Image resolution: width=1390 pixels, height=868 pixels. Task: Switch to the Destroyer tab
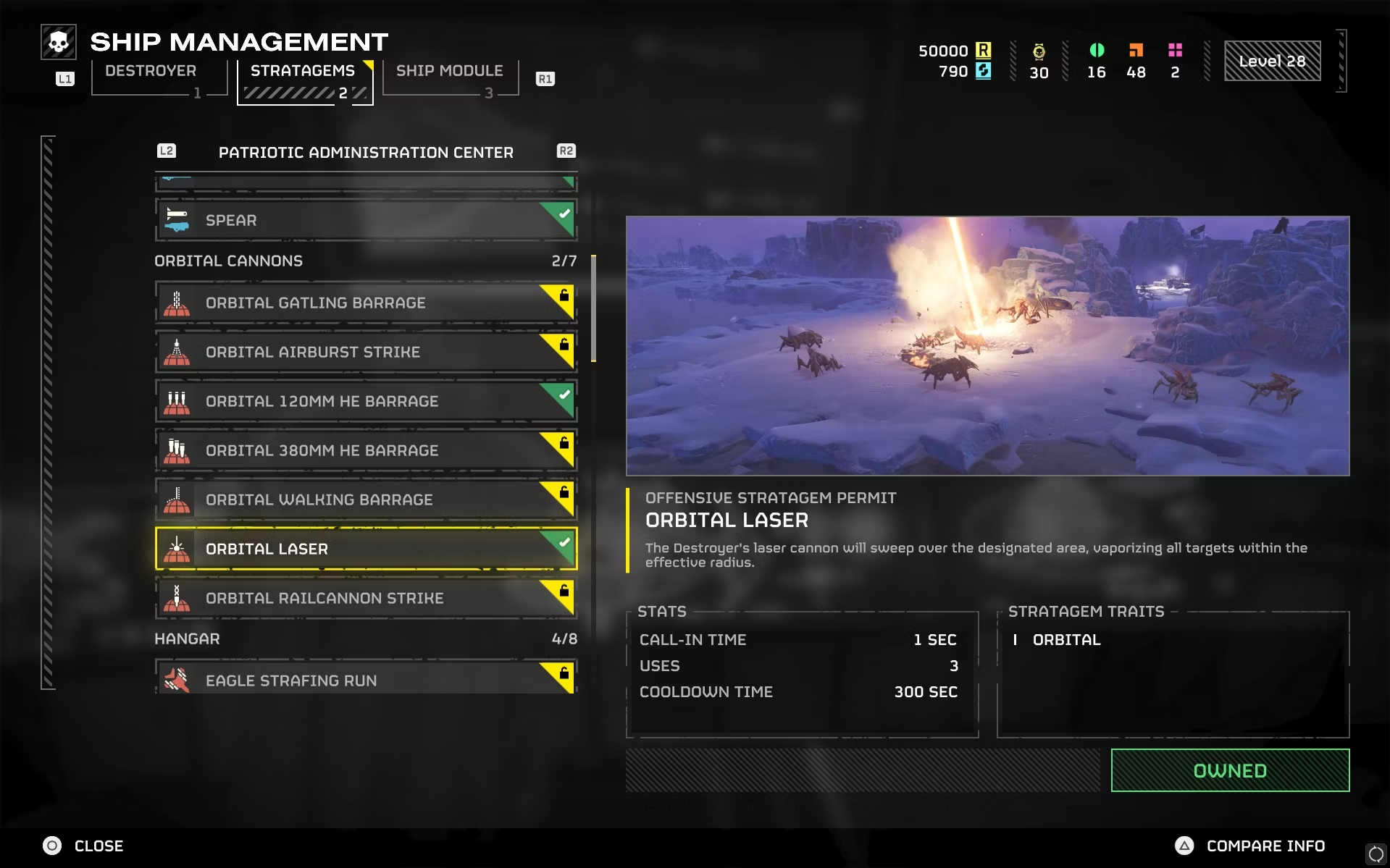point(151,72)
